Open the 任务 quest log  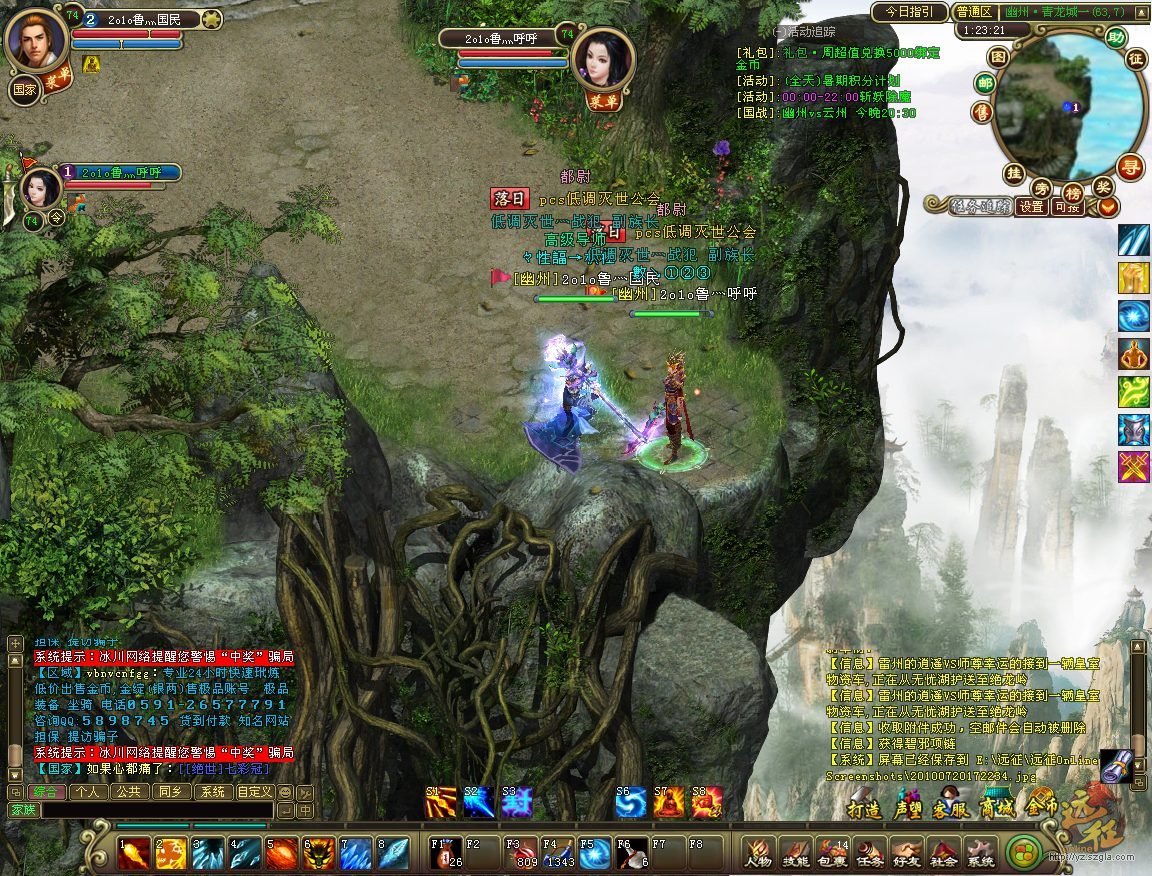tap(869, 853)
